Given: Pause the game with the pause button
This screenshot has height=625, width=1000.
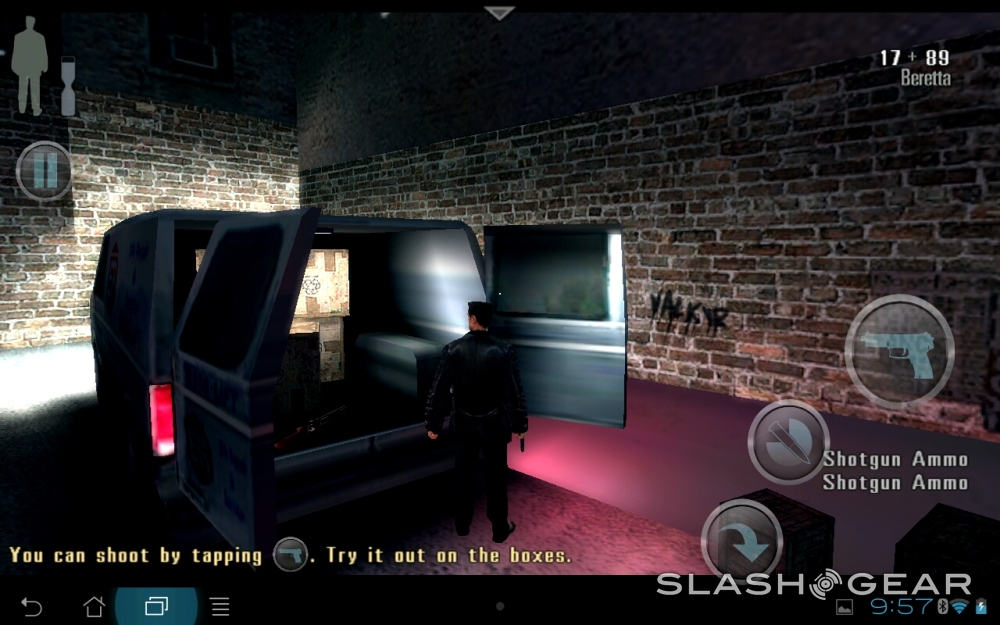Looking at the screenshot, I should 44,171.
